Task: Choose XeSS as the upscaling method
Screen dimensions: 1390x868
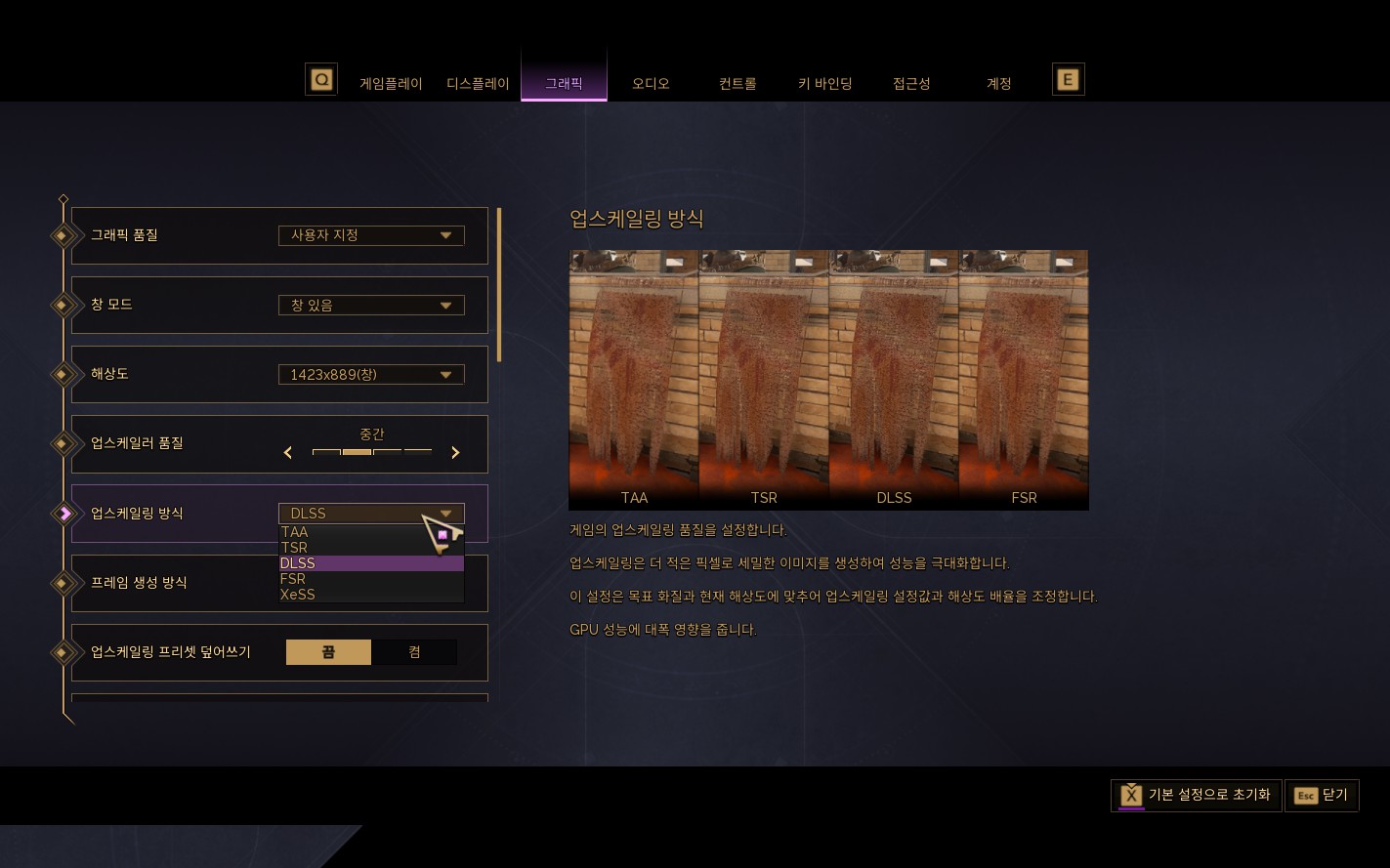Action: 298,595
